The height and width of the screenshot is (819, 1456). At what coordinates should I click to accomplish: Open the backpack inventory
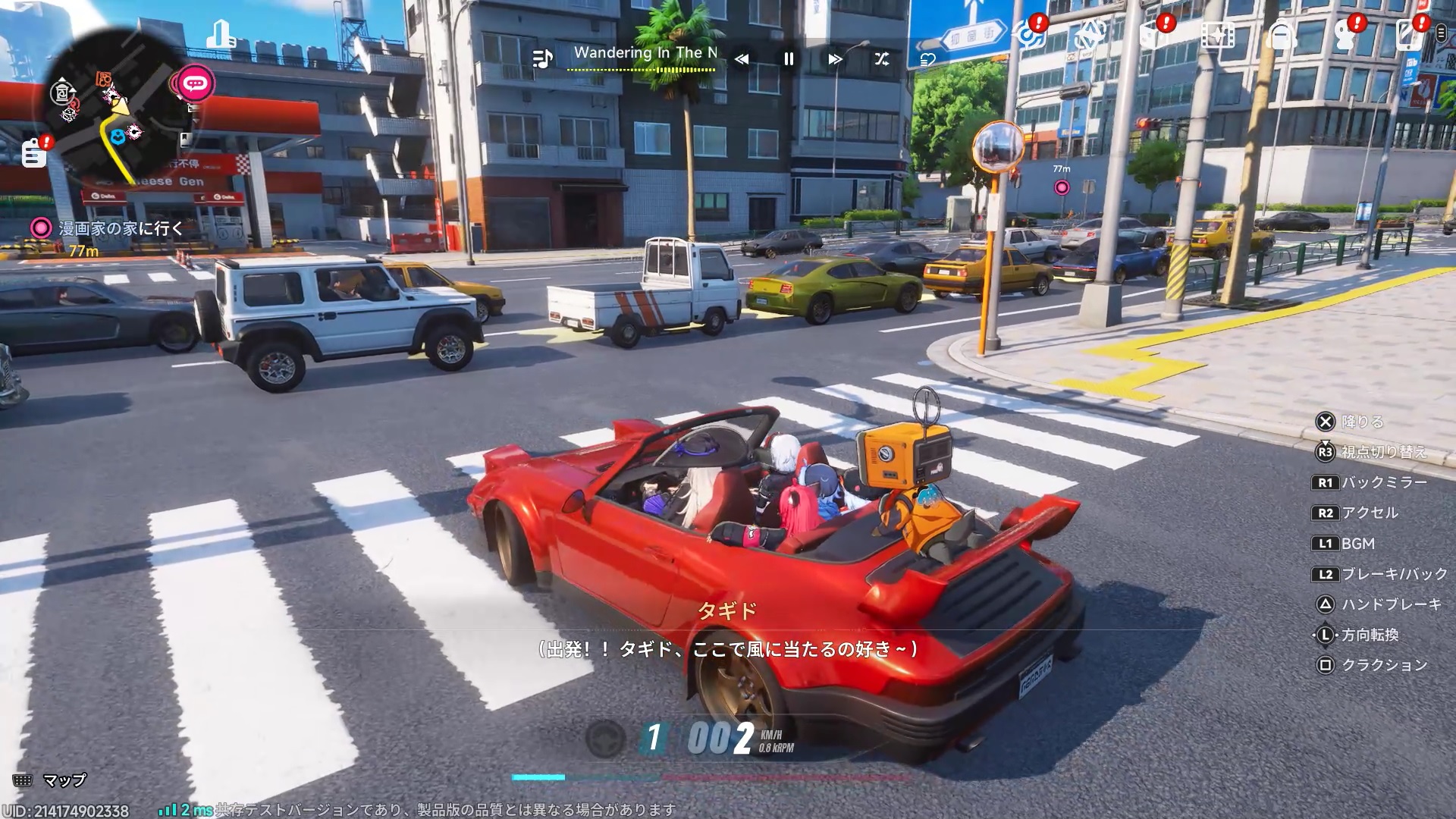pos(1282,36)
